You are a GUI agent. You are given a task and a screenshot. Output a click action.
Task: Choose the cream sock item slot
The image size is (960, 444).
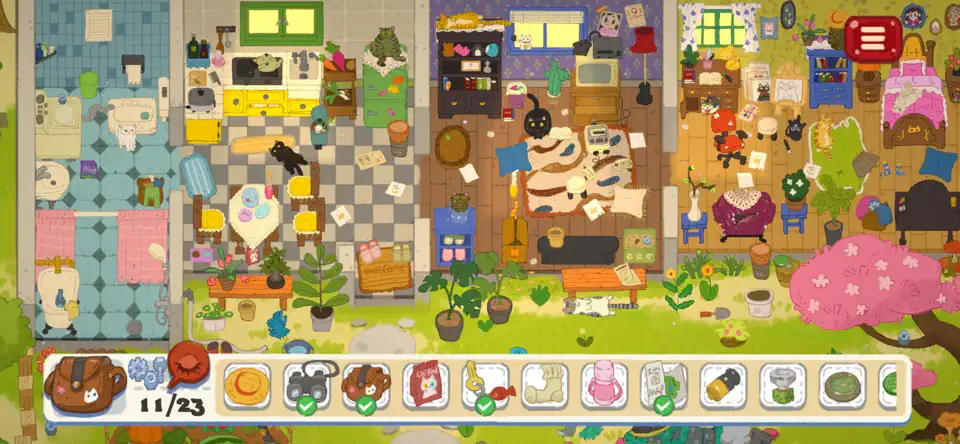(545, 385)
